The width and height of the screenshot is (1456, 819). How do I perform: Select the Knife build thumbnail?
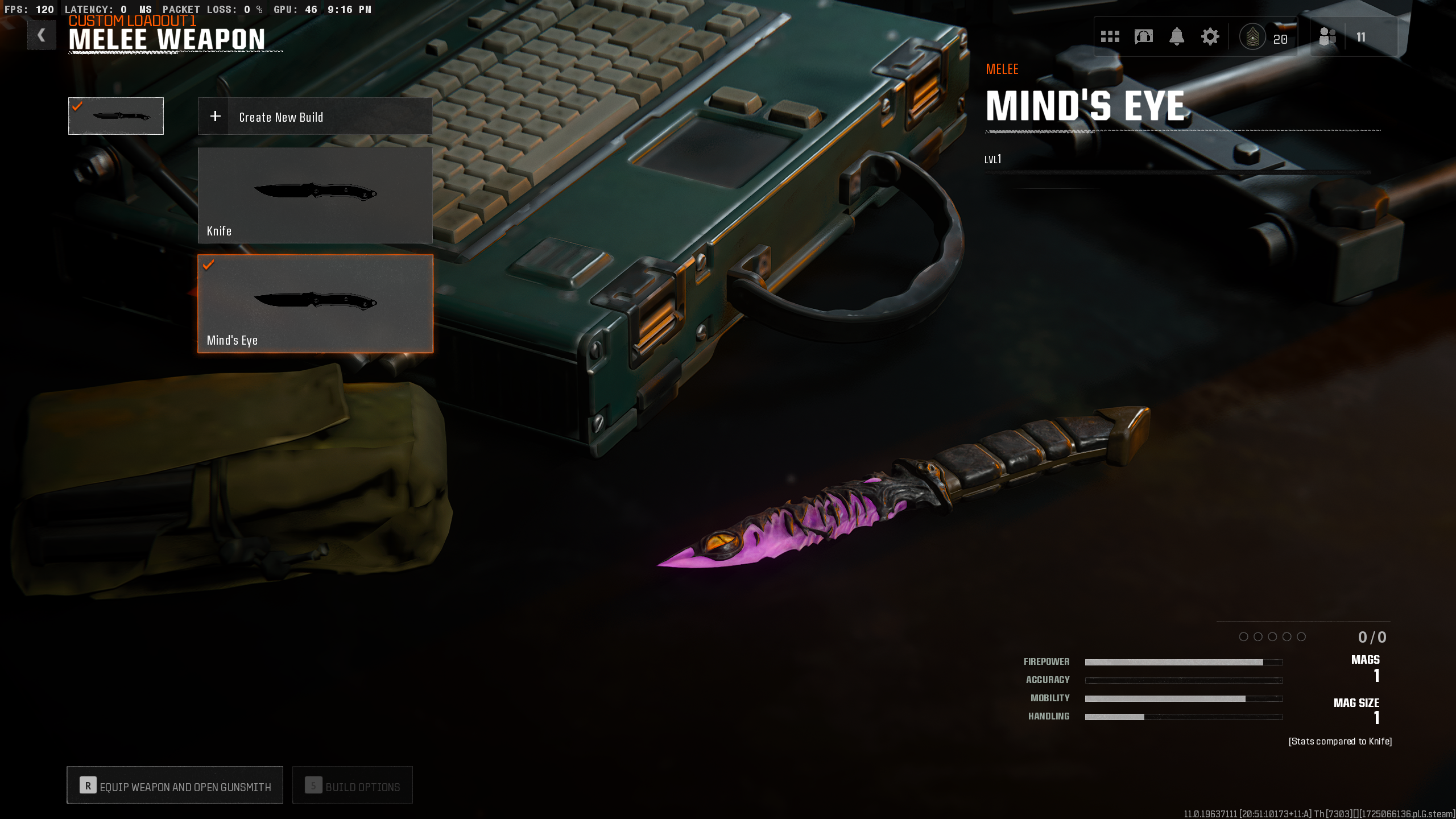pyautogui.click(x=315, y=195)
